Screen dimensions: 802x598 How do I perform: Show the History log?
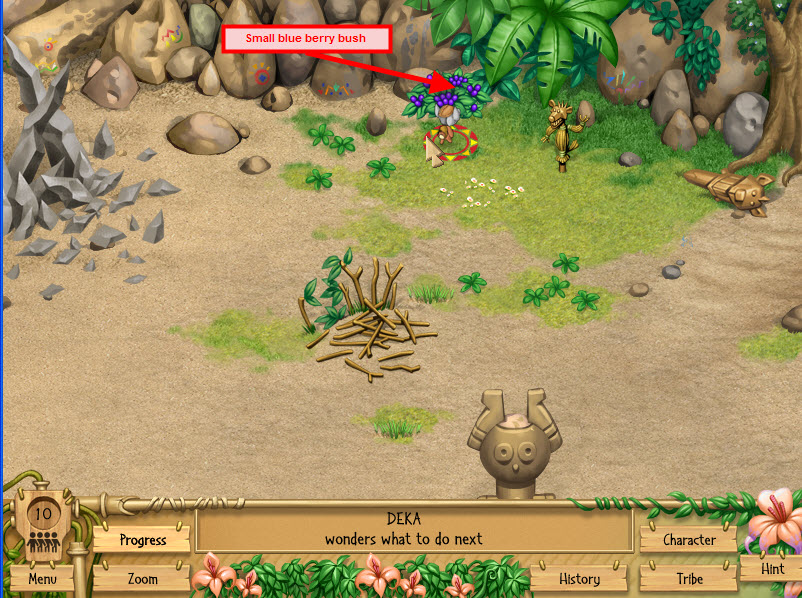(579, 578)
